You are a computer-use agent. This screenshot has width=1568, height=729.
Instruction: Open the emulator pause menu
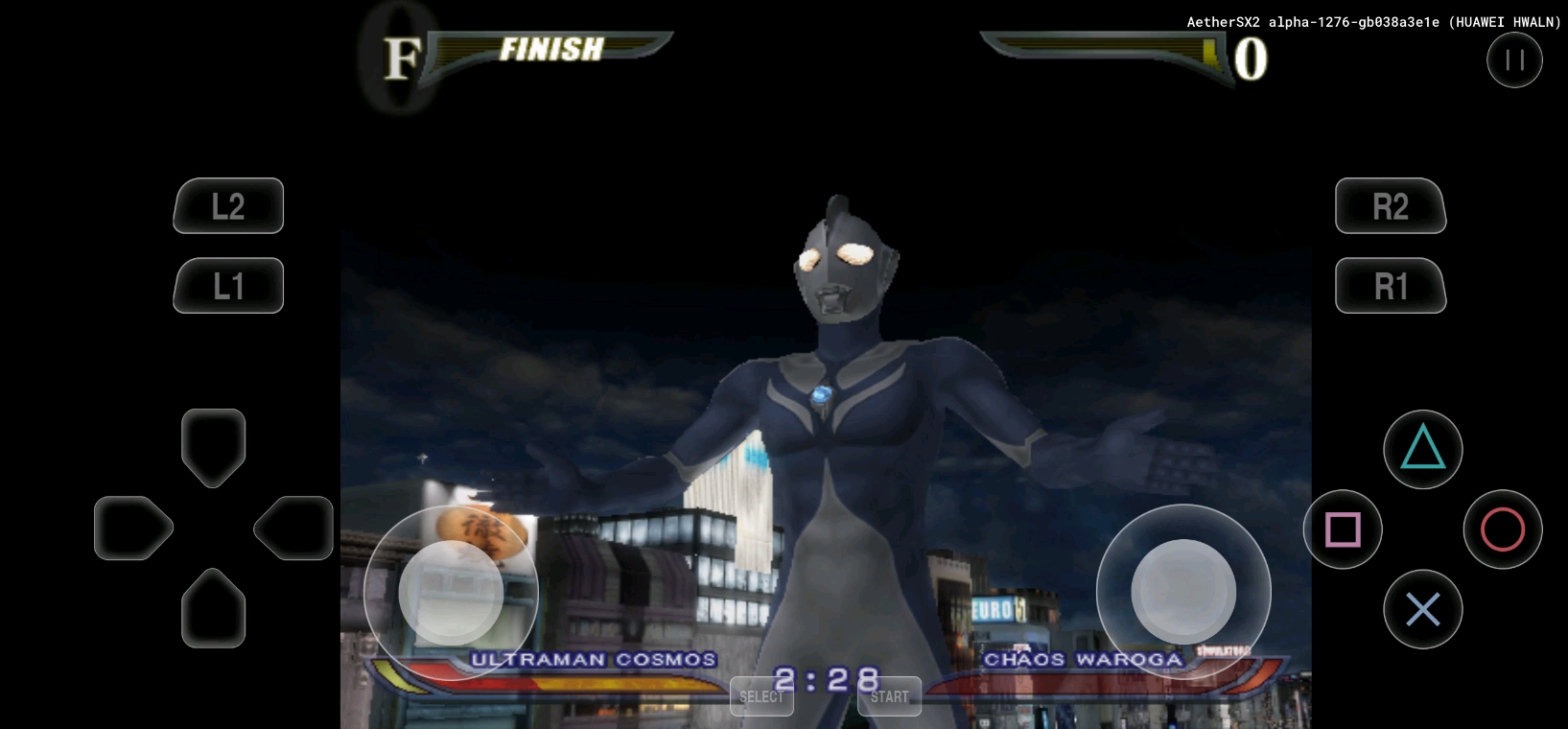pyautogui.click(x=1514, y=60)
